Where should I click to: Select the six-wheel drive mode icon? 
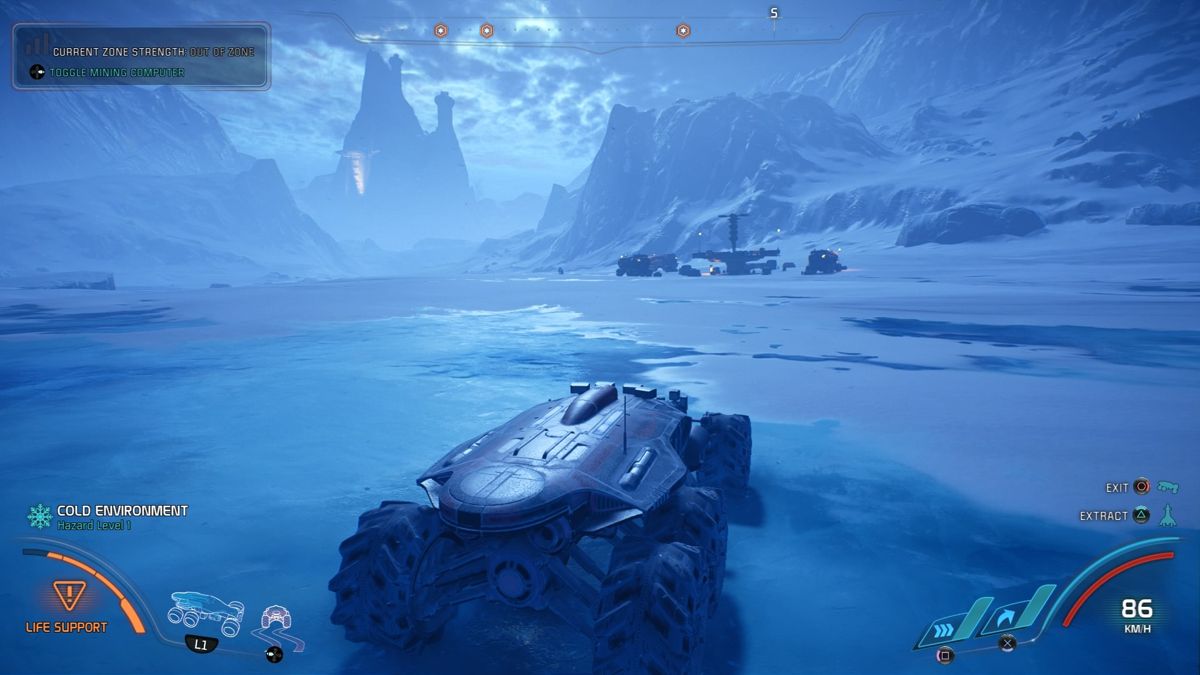[x=207, y=611]
